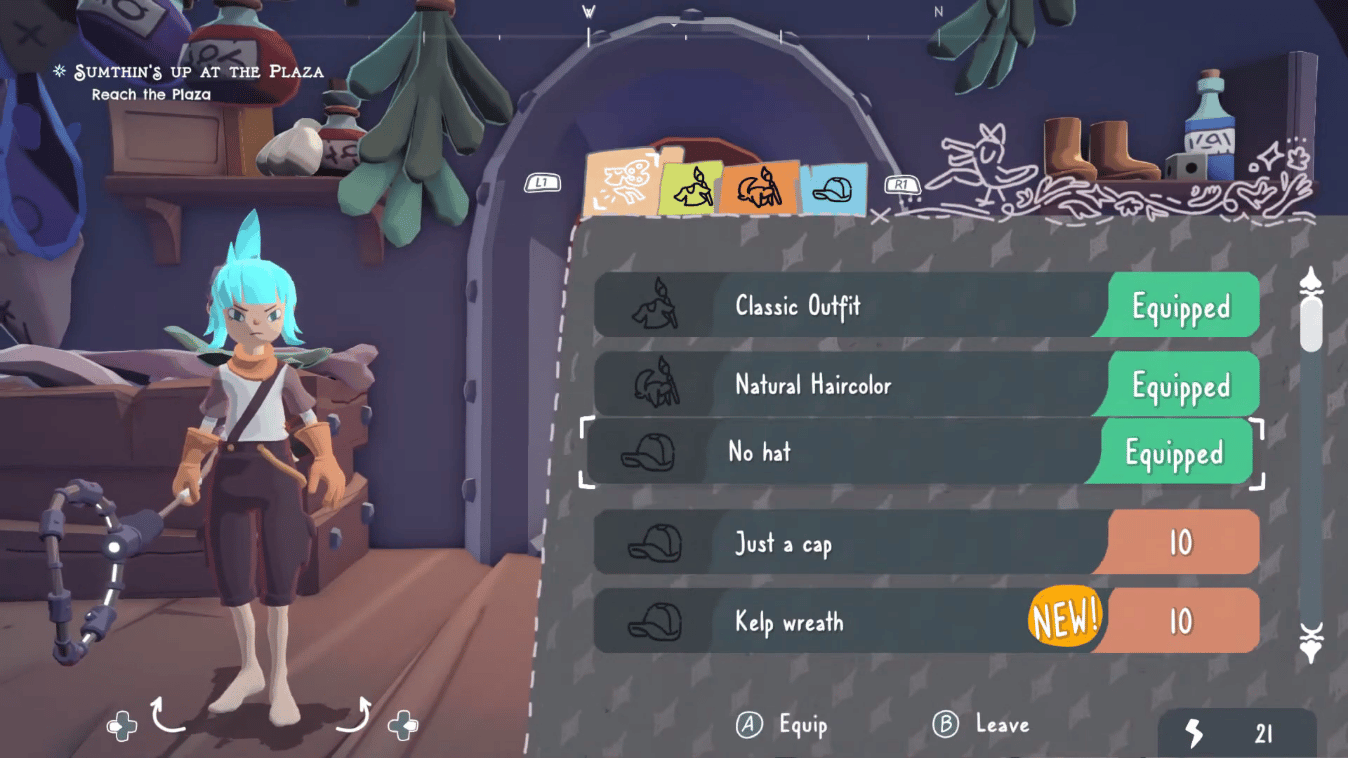Rotate the character preview left

click(x=168, y=715)
